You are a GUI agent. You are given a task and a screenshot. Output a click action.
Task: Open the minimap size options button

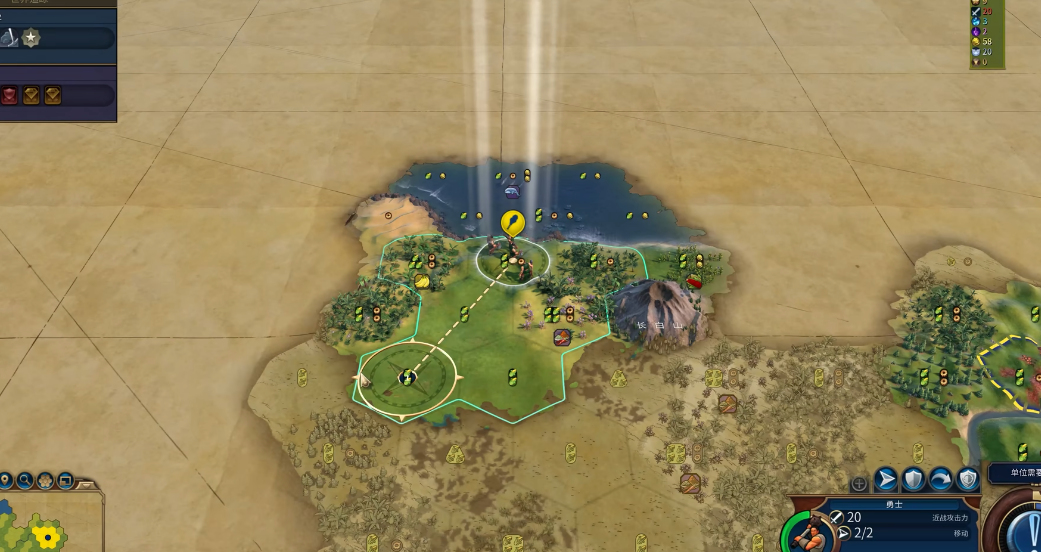pyautogui.click(x=65, y=480)
